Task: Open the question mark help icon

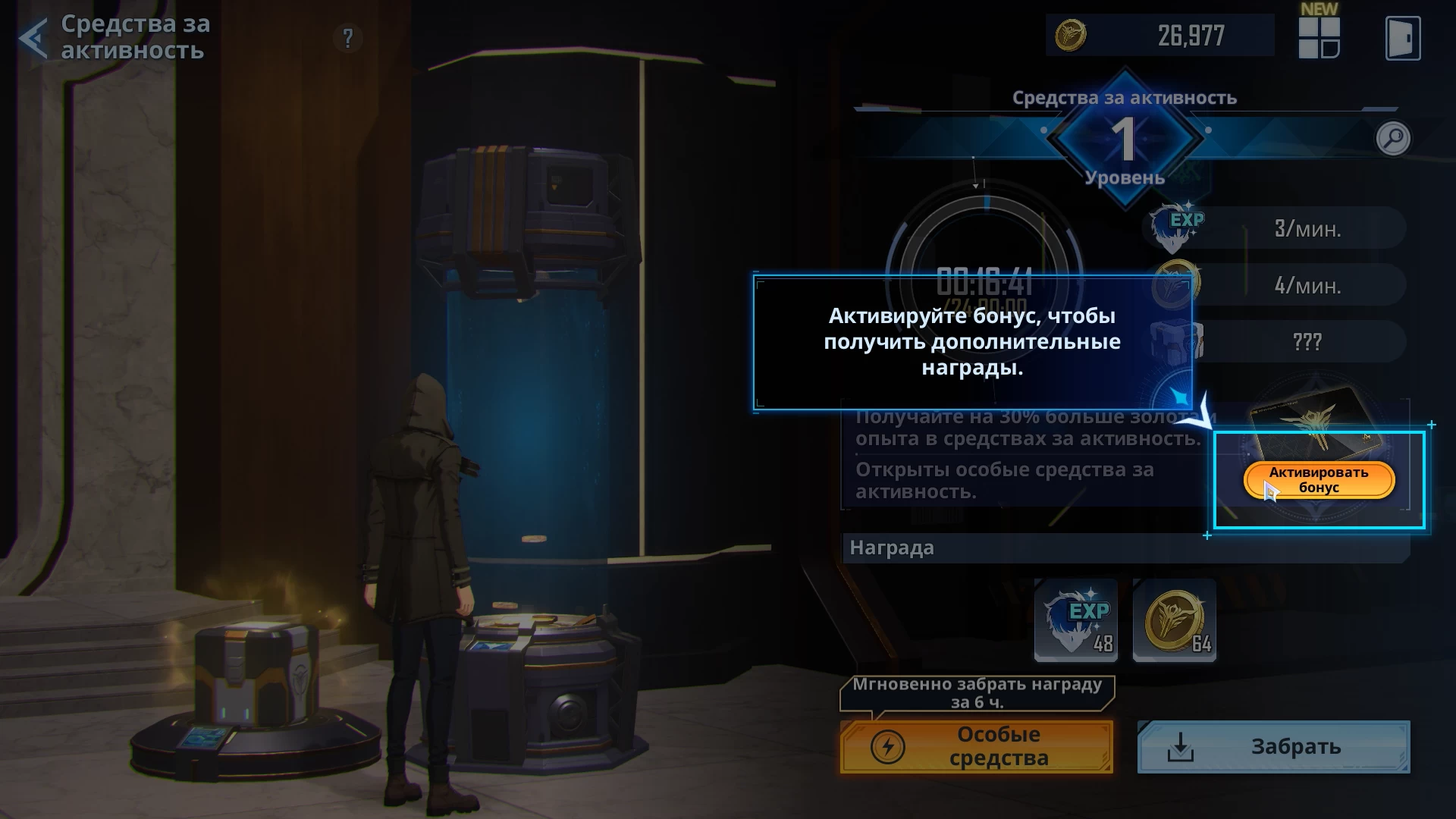Action: [x=348, y=38]
